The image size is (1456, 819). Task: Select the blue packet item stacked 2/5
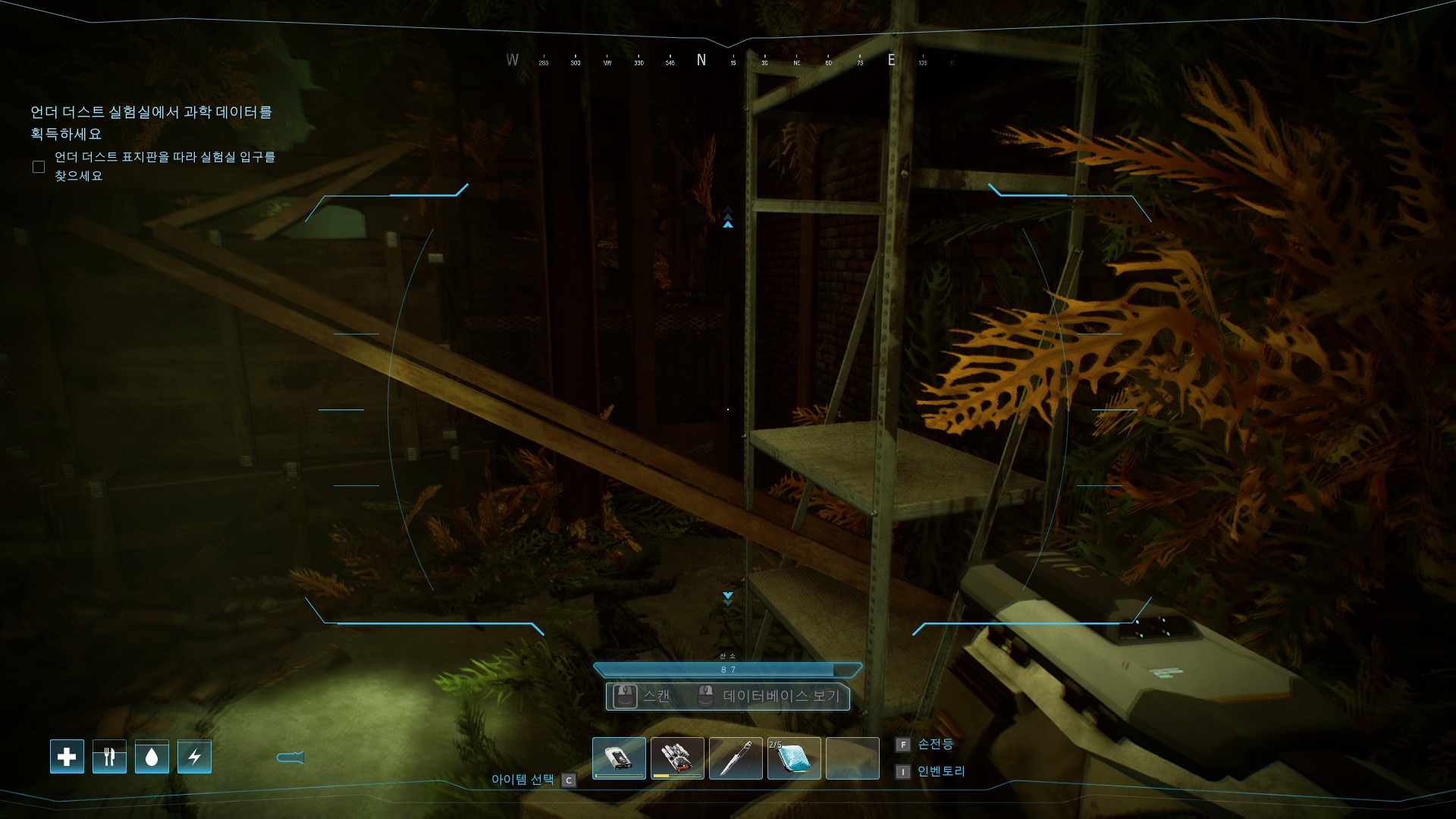794,758
